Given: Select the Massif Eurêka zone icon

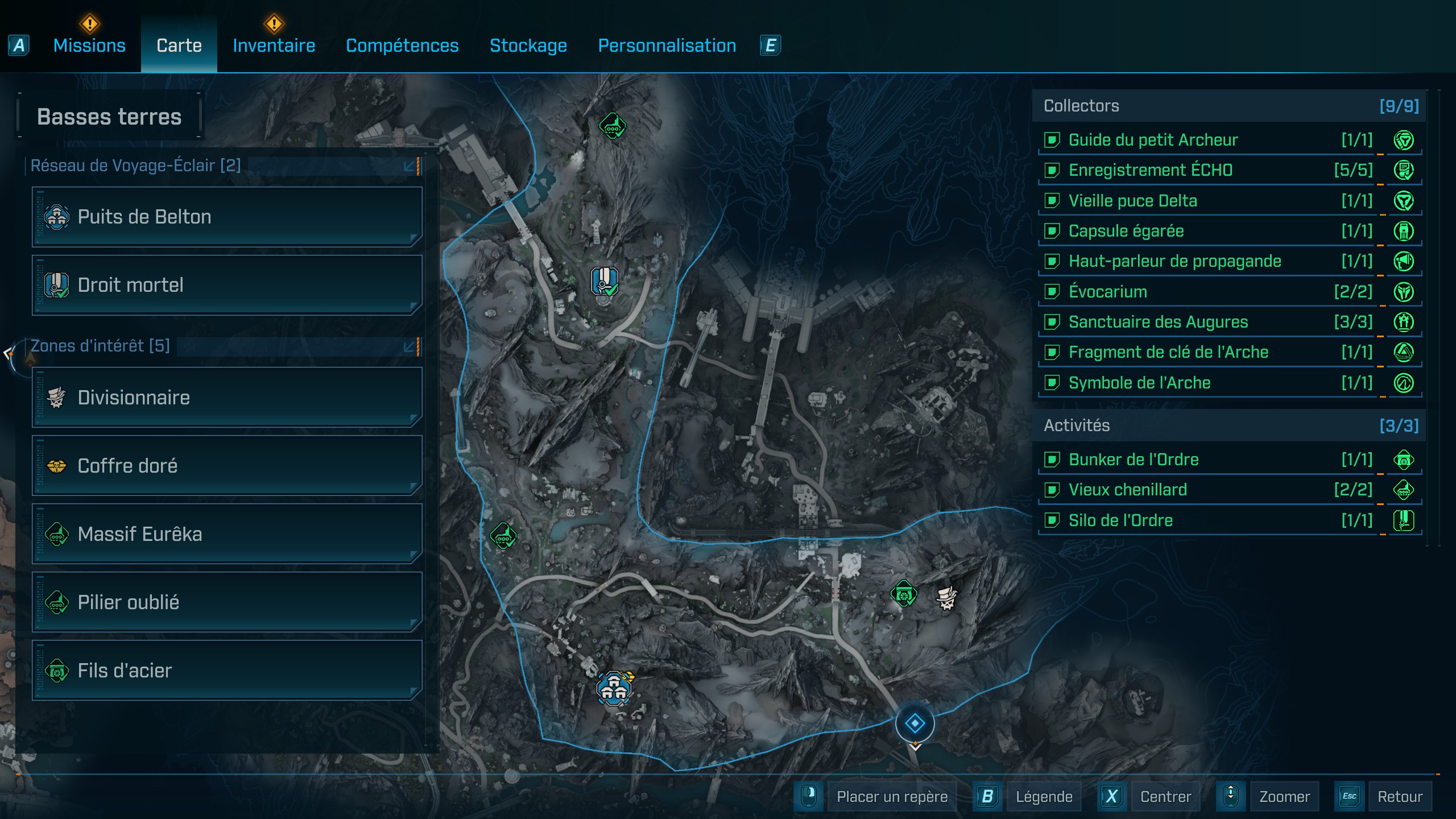Looking at the screenshot, I should tap(57, 534).
